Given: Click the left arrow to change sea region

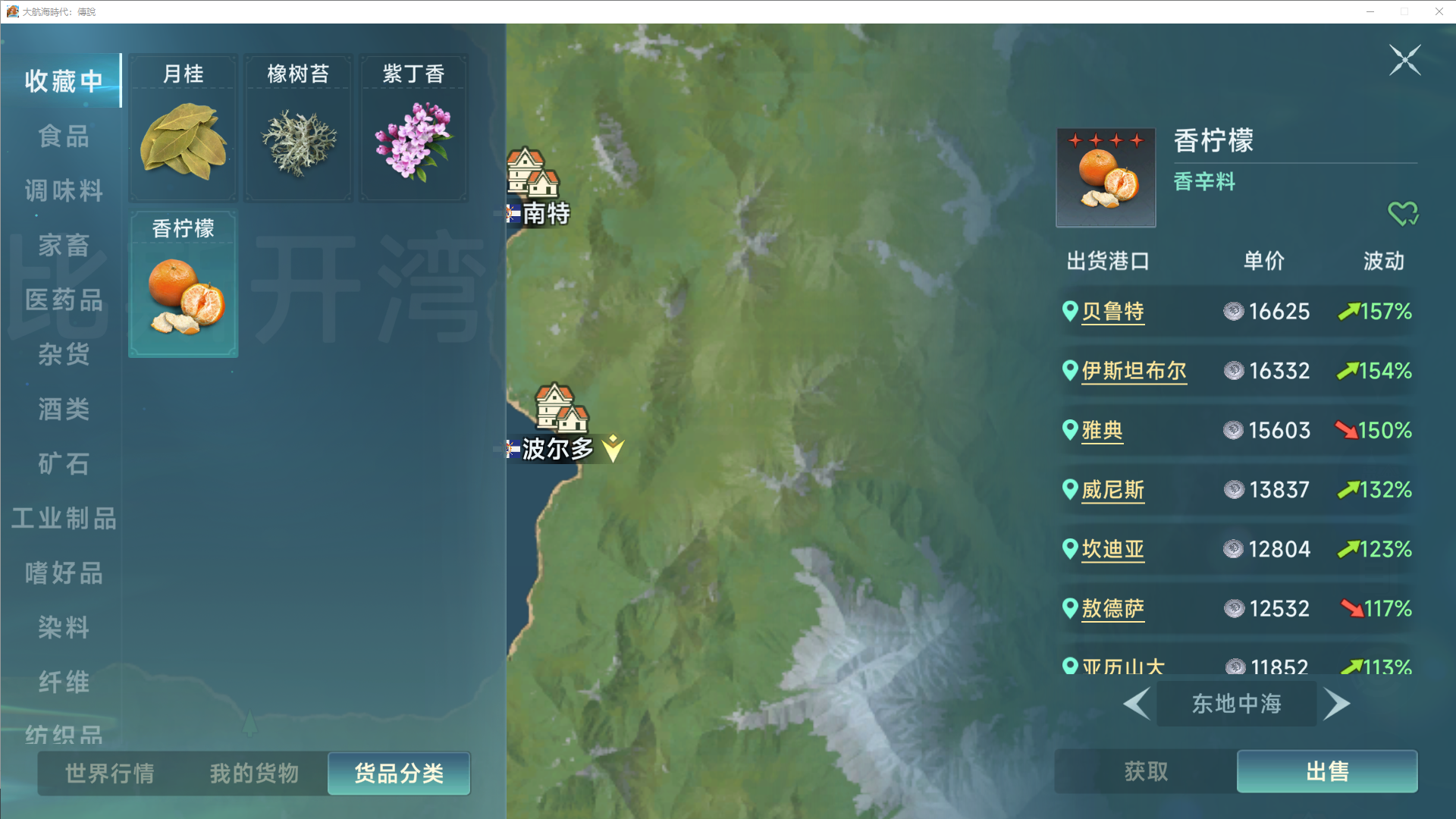Looking at the screenshot, I should pyautogui.click(x=1137, y=704).
